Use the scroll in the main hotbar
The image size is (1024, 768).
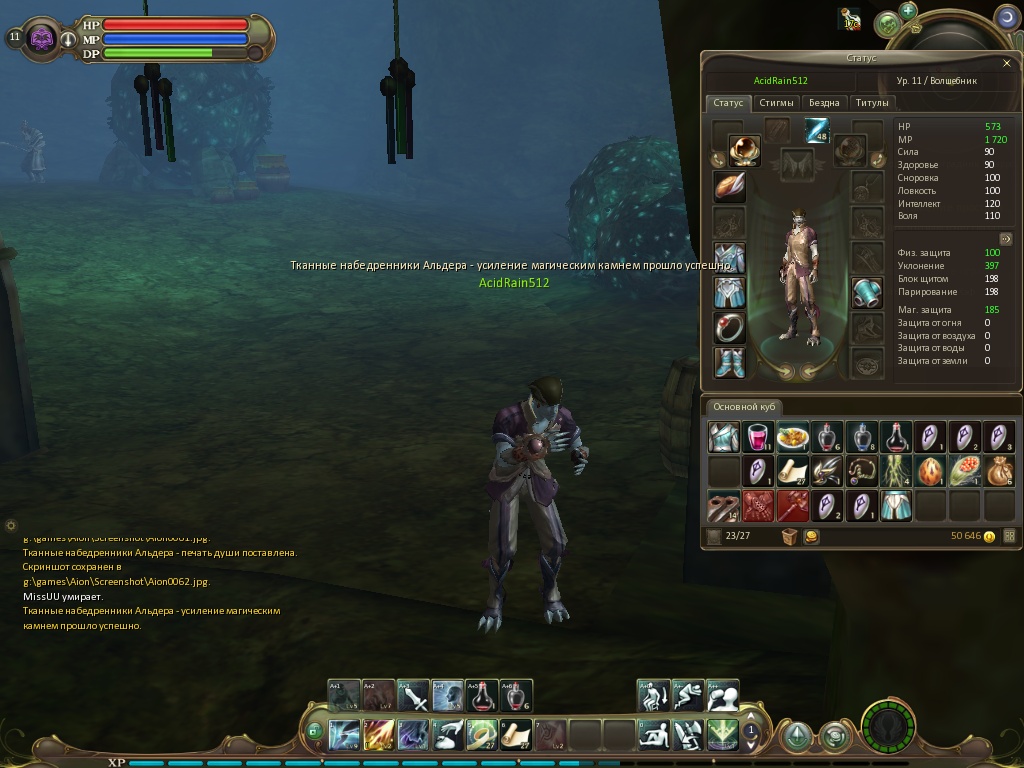tap(515, 735)
